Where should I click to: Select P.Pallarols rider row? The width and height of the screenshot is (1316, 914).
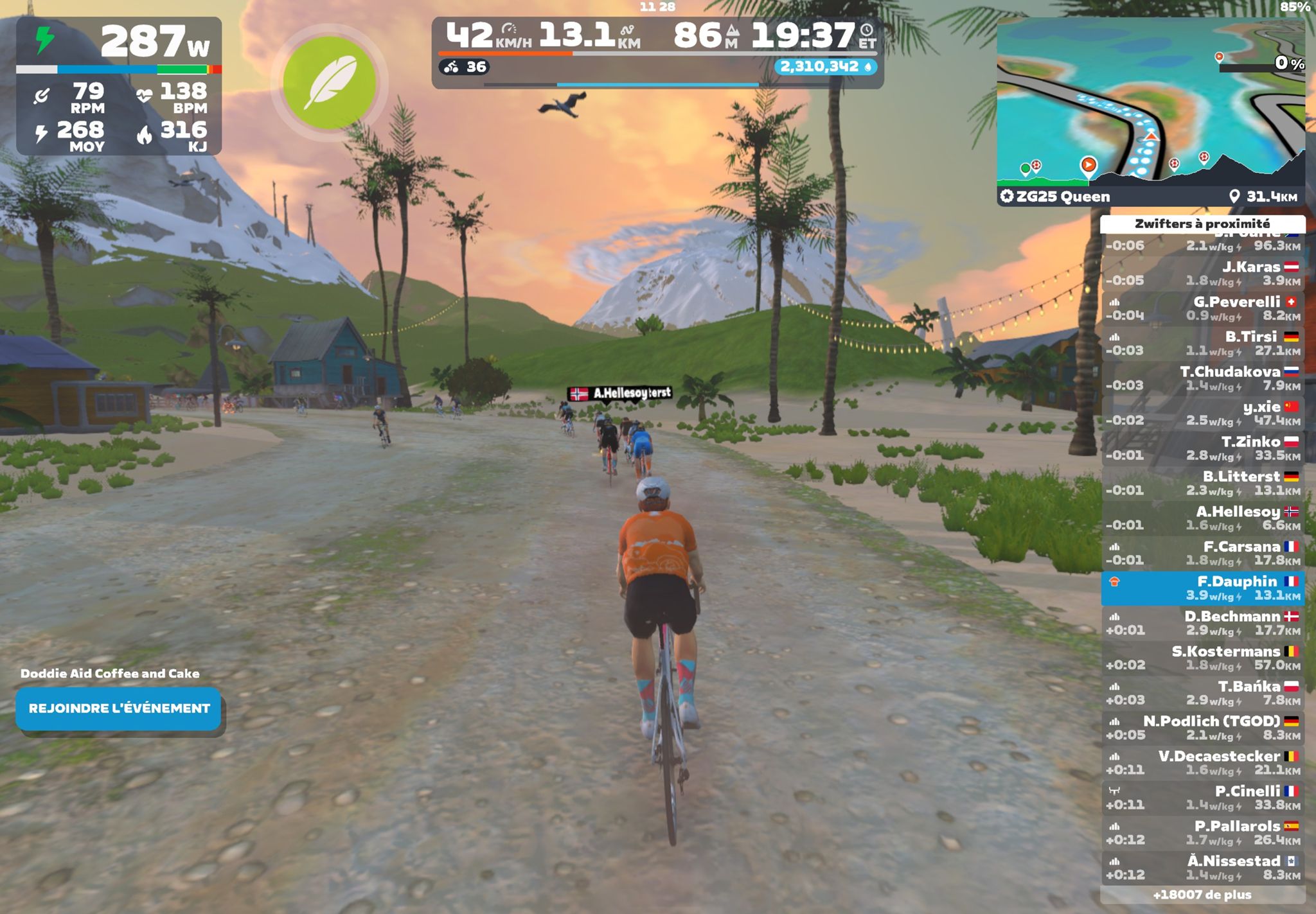[x=1202, y=832]
